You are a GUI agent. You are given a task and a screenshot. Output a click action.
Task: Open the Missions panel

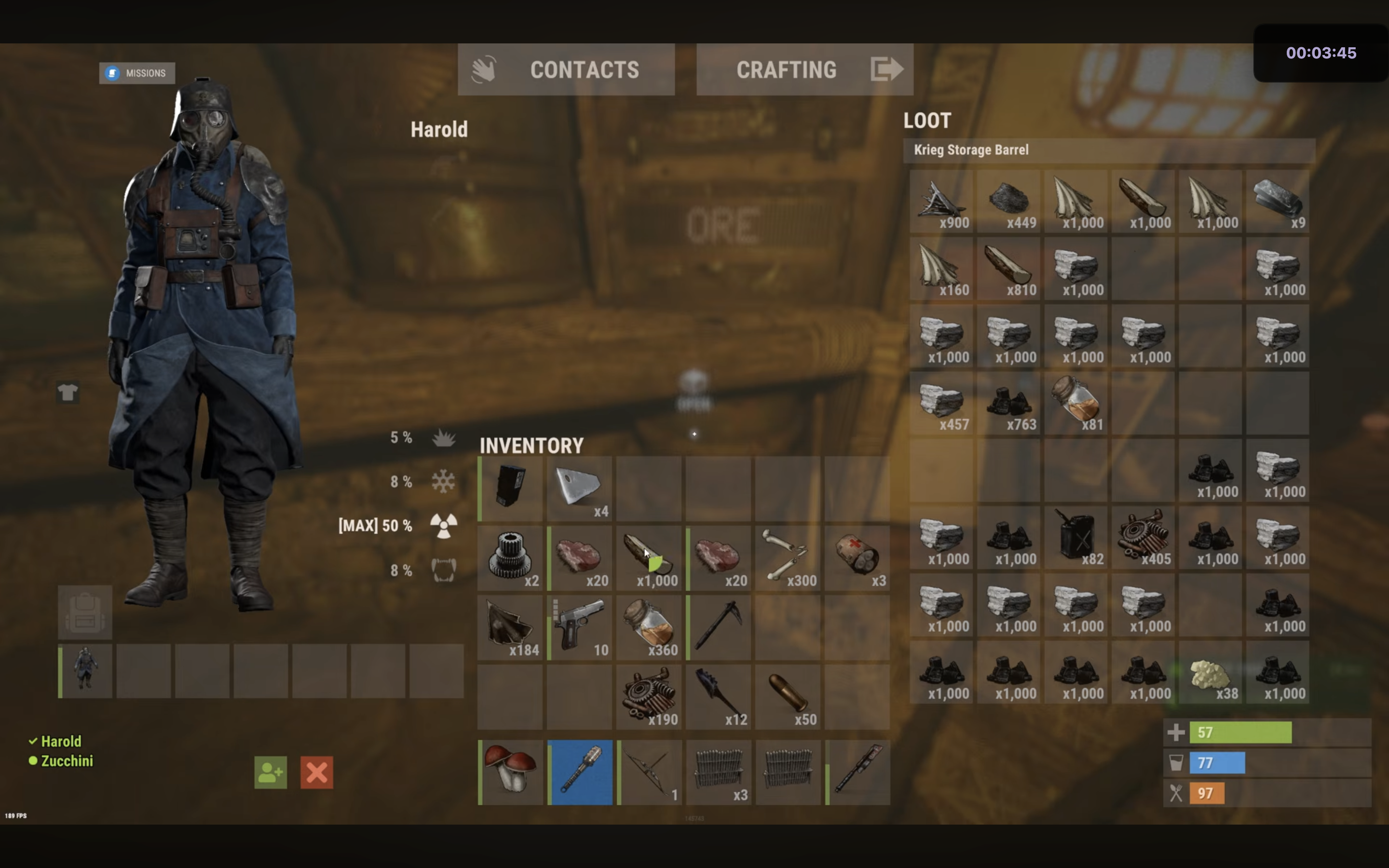[x=136, y=73]
